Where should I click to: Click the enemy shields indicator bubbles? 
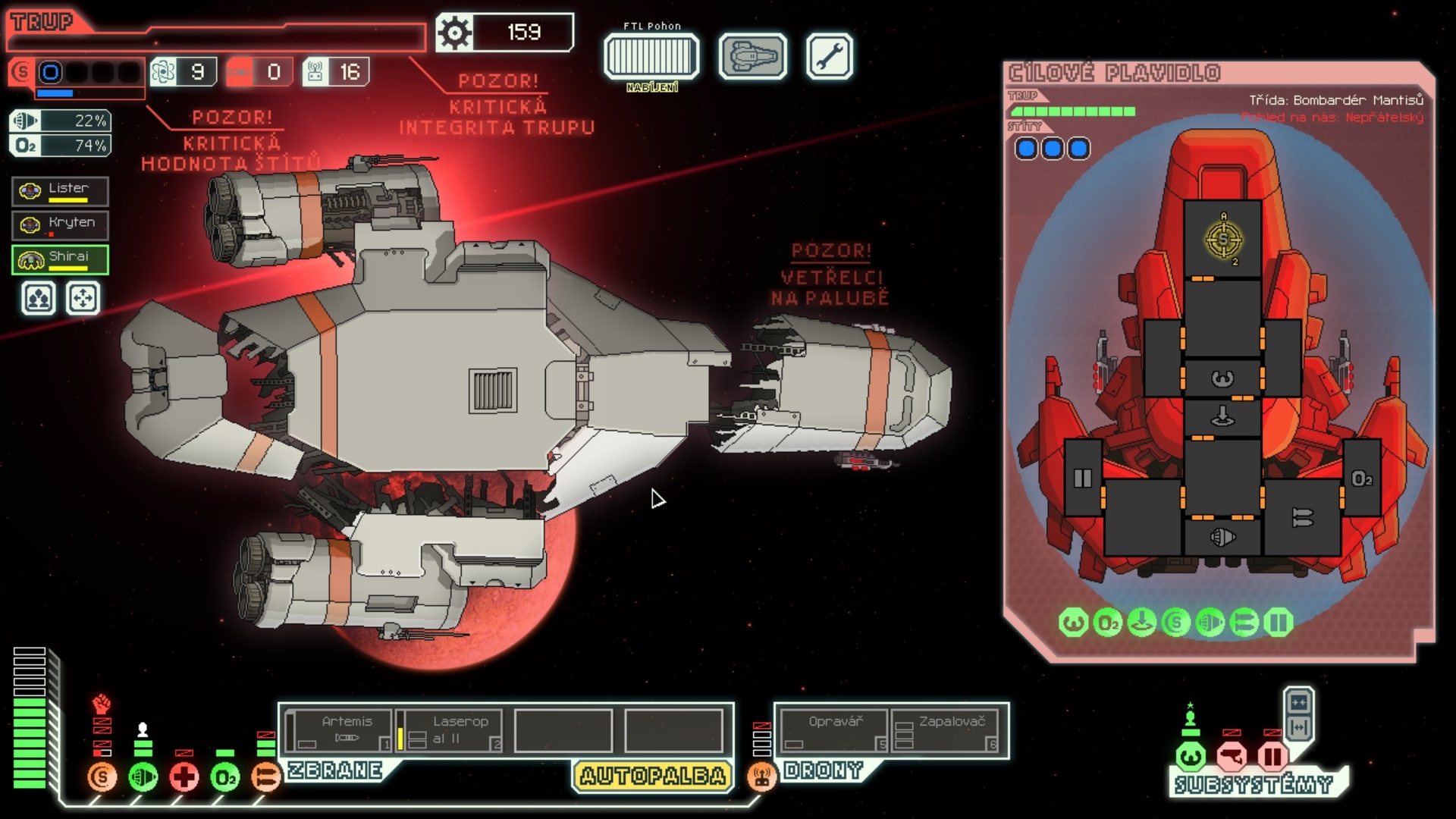click(x=1051, y=149)
